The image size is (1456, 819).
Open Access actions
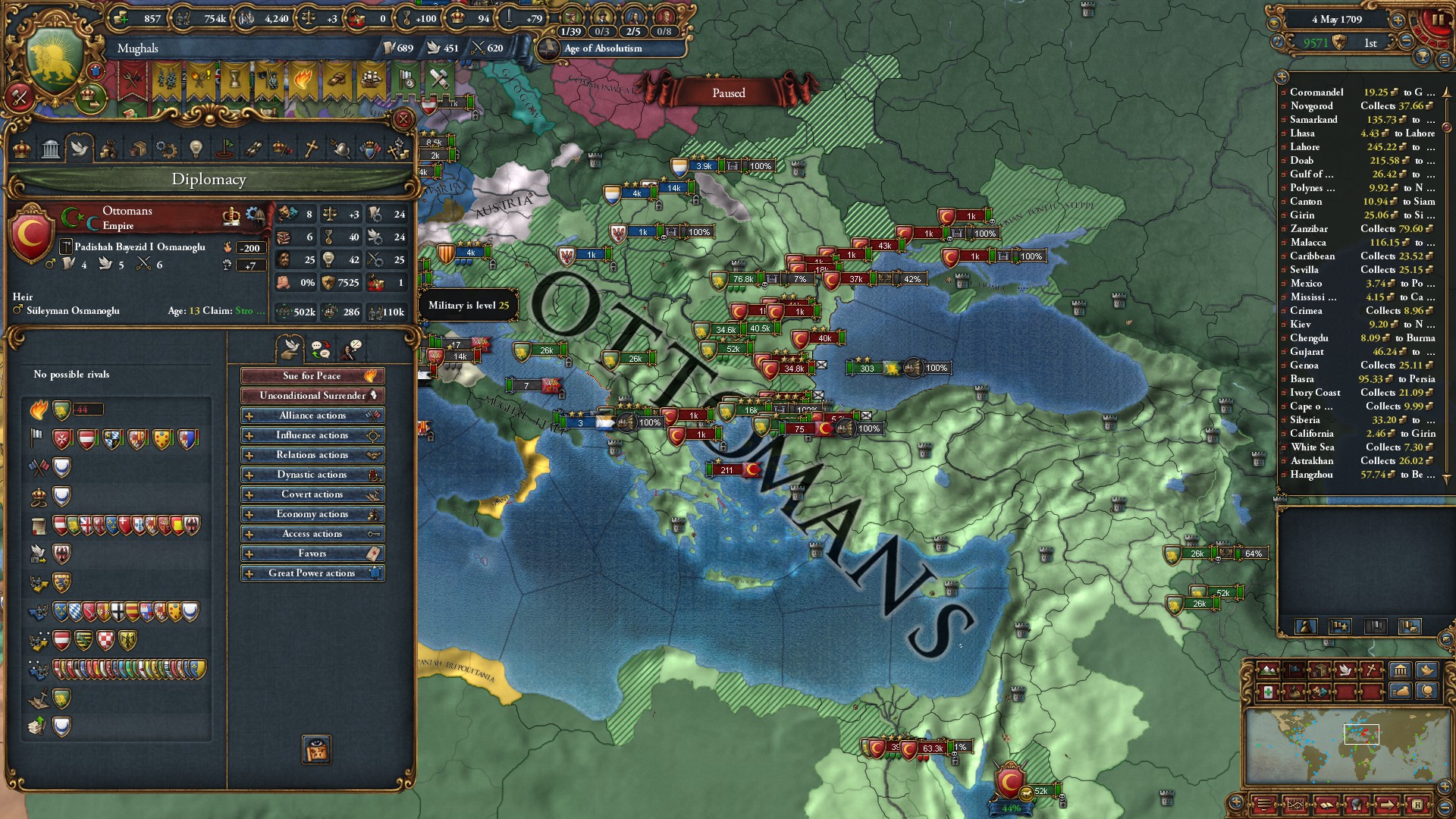(x=312, y=534)
